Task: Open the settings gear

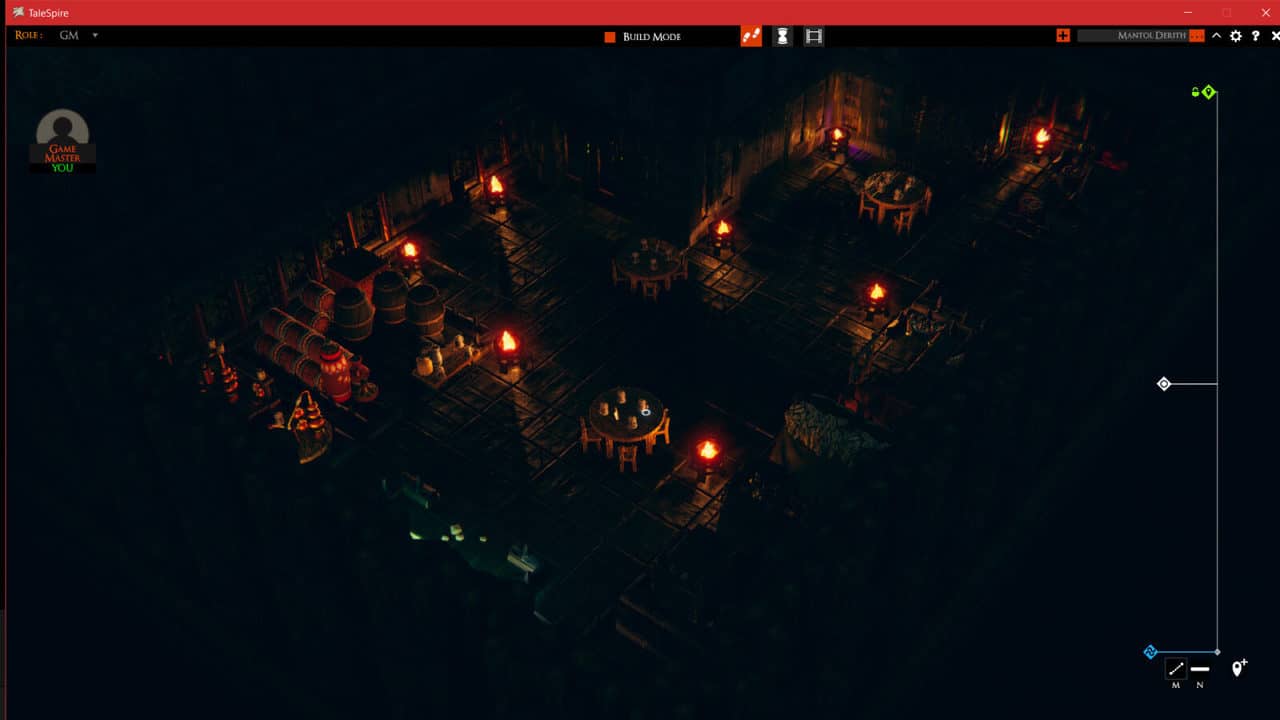Action: tap(1235, 36)
